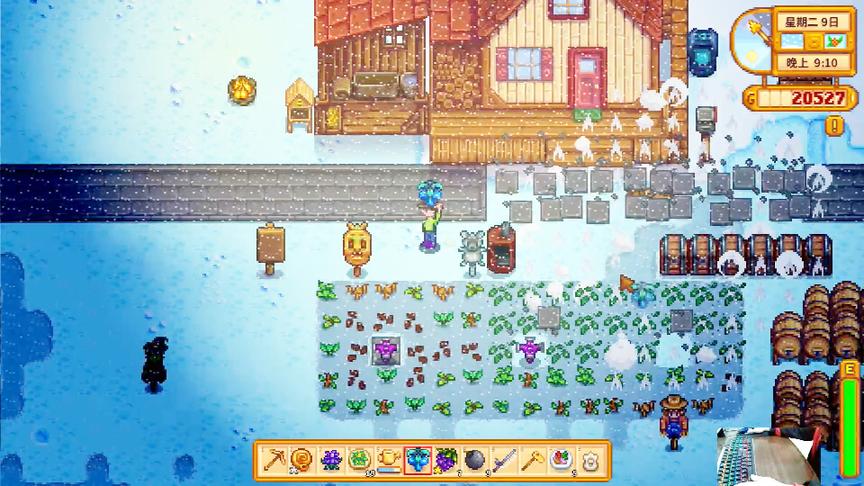The image size is (864, 486).
Task: Equip the watering can
Action: (x=388, y=459)
